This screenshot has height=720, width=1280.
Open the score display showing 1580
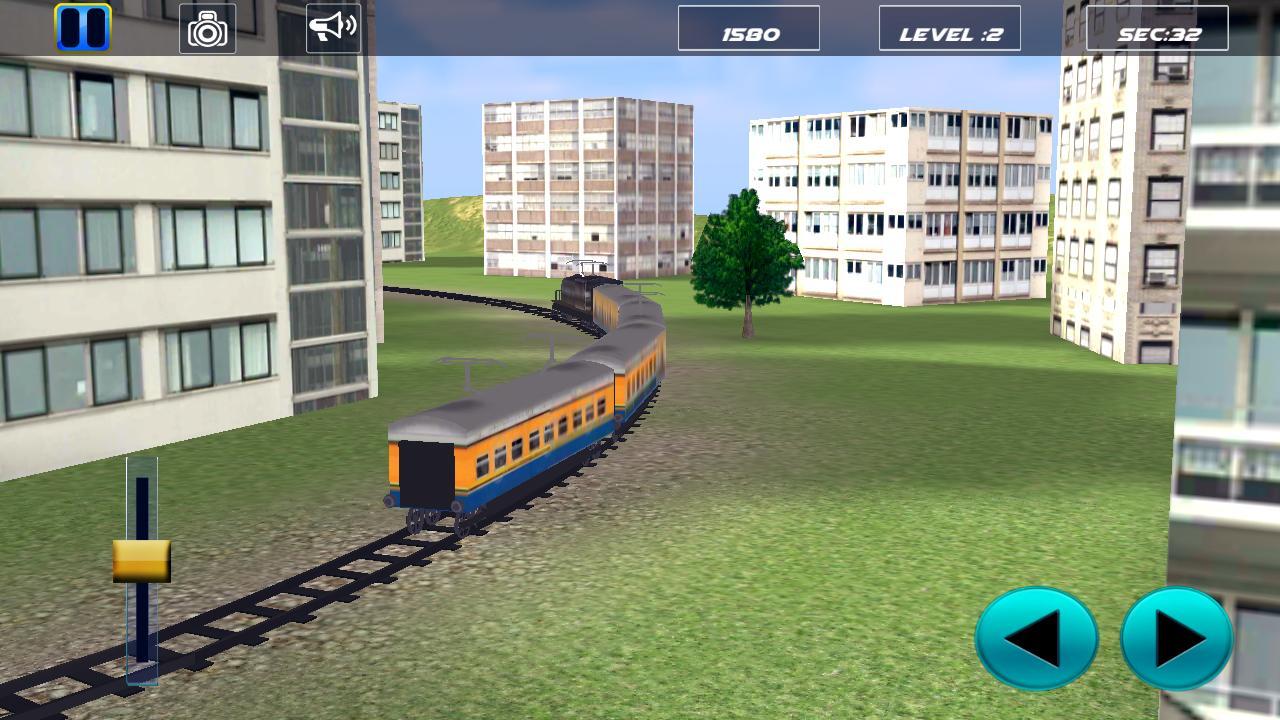(x=749, y=28)
